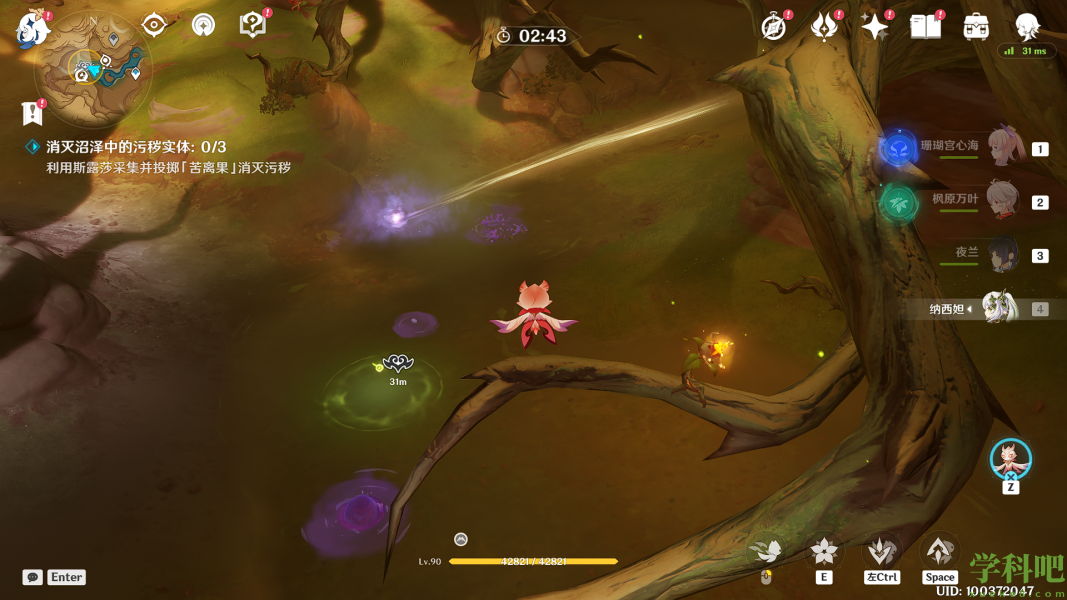
Task: Toggle the elemental sight eye icon
Action: coord(154,25)
